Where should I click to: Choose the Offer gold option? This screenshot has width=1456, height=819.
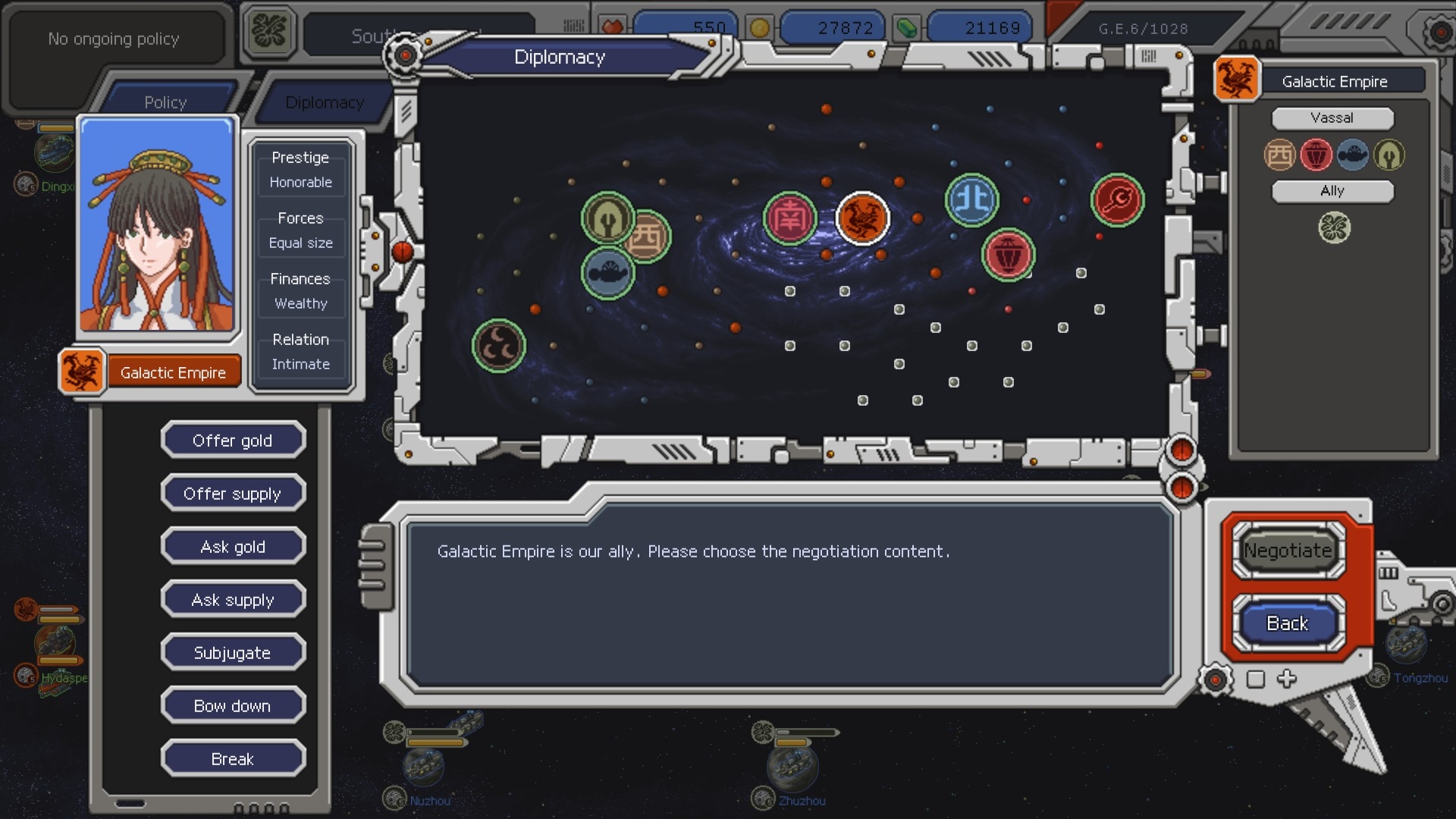click(233, 441)
